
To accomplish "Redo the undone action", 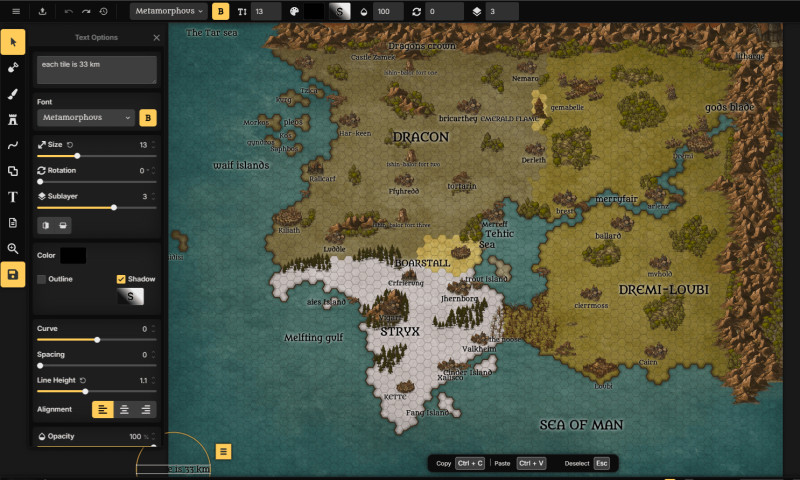I will click(85, 12).
